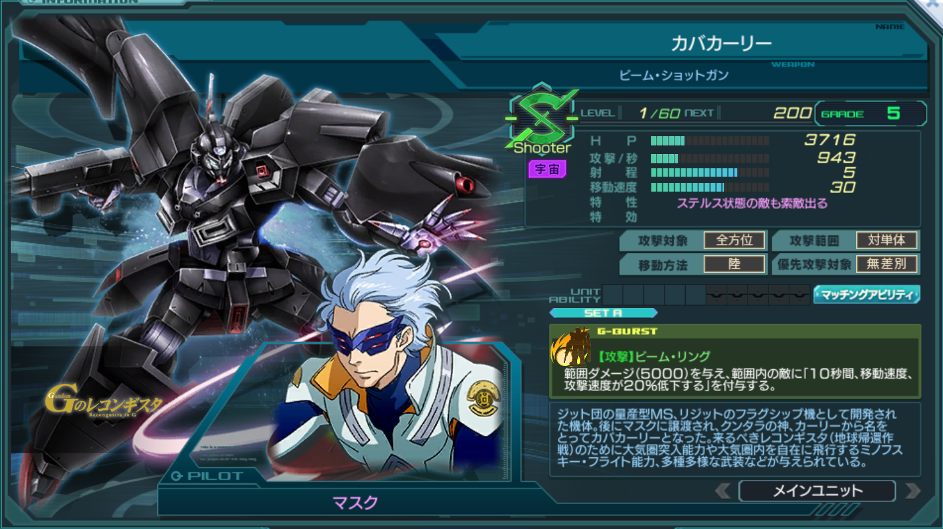943x529 pixels.
Task: Click the 宇宙 terrain tag
Action: (x=542, y=169)
